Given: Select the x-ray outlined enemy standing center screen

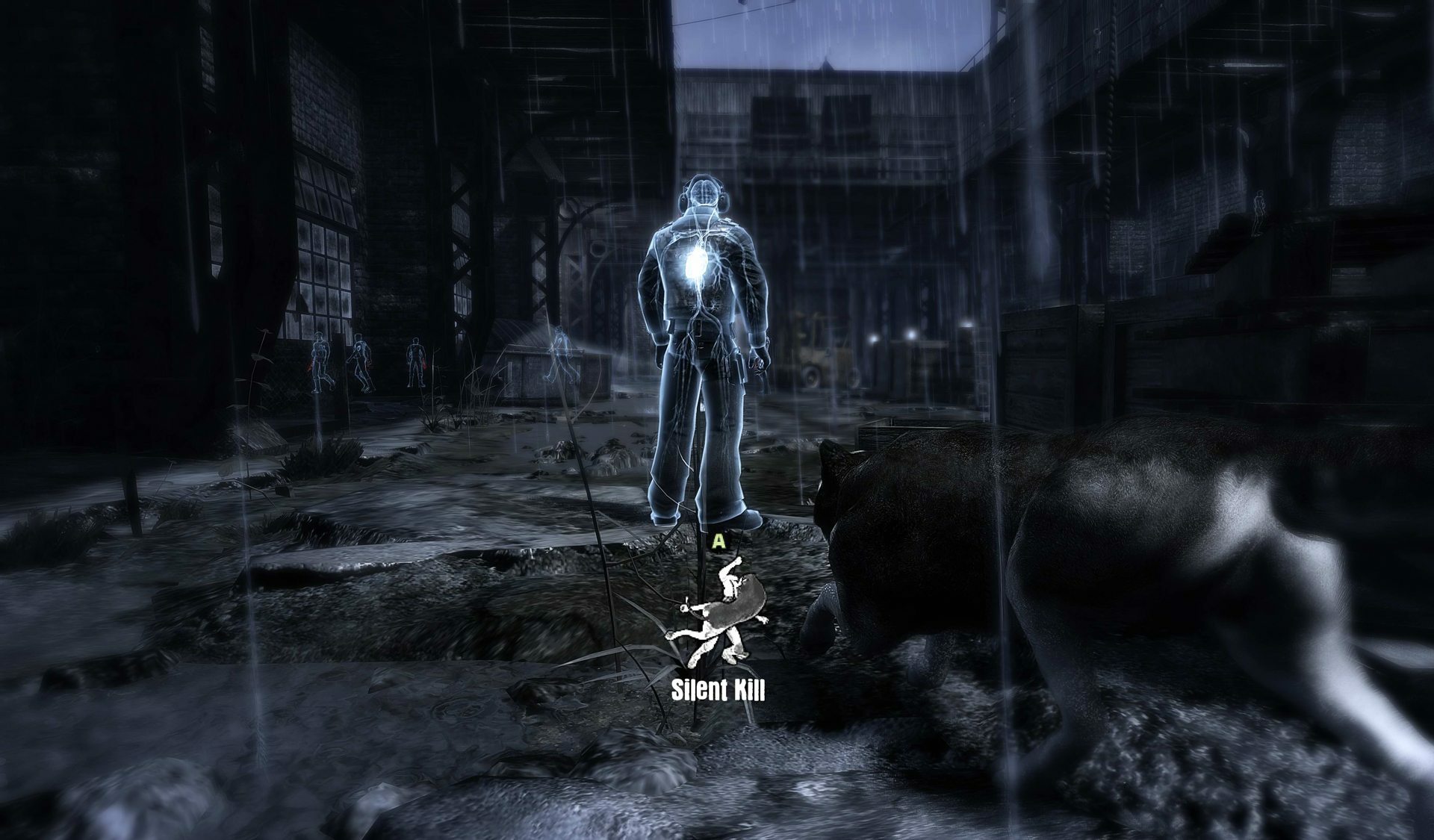Looking at the screenshot, I should click(702, 336).
